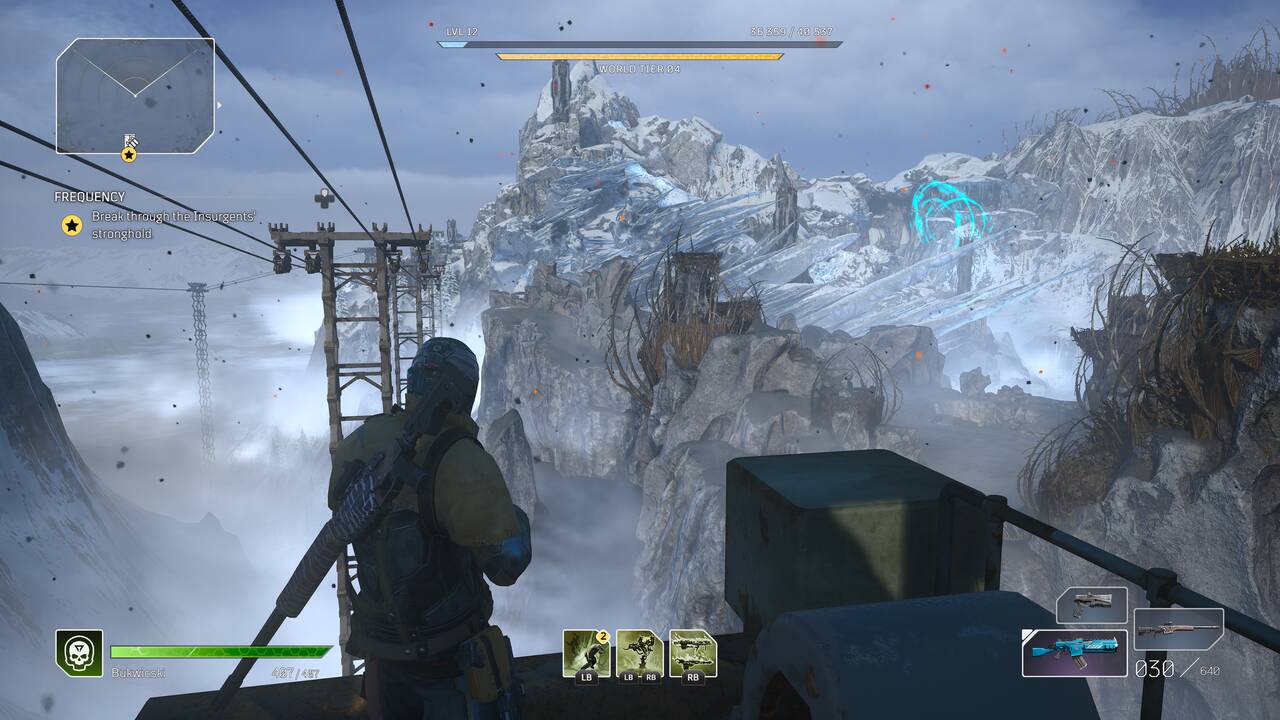The width and height of the screenshot is (1280, 720).
Task: Open the minimap in the corner
Action: (x=135, y=95)
